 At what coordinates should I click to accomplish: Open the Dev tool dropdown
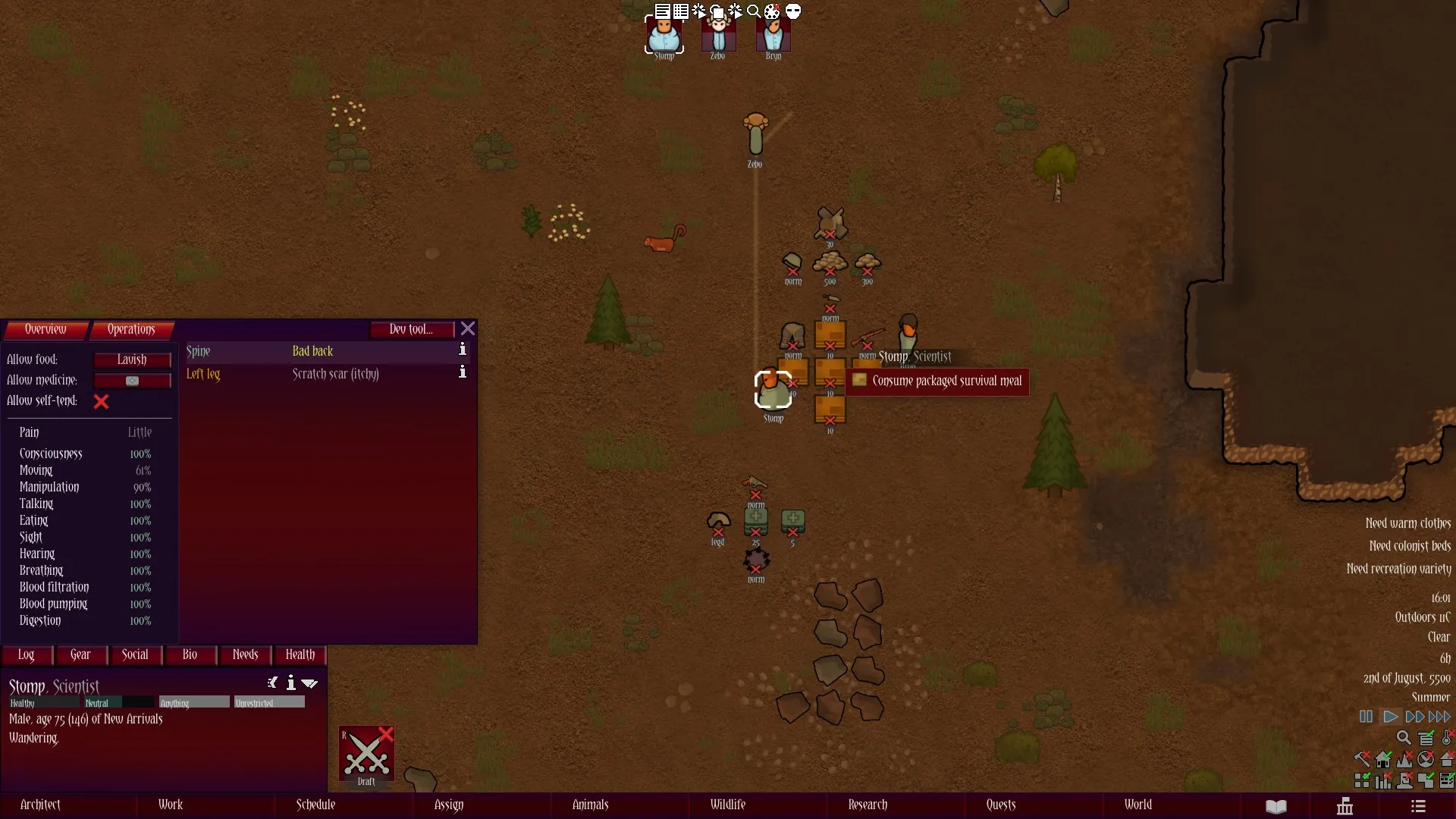click(411, 329)
